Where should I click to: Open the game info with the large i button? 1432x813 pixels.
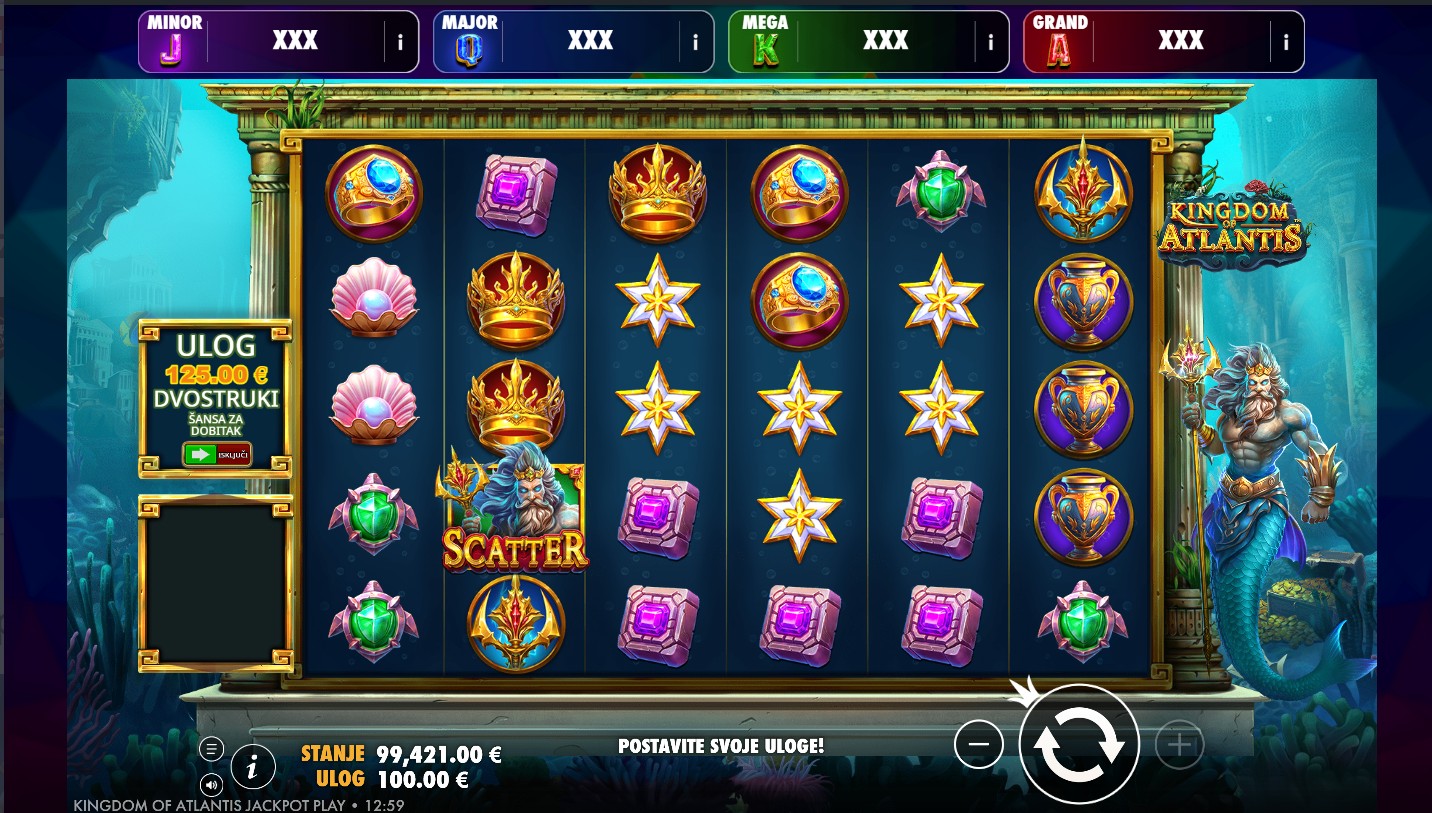[253, 767]
